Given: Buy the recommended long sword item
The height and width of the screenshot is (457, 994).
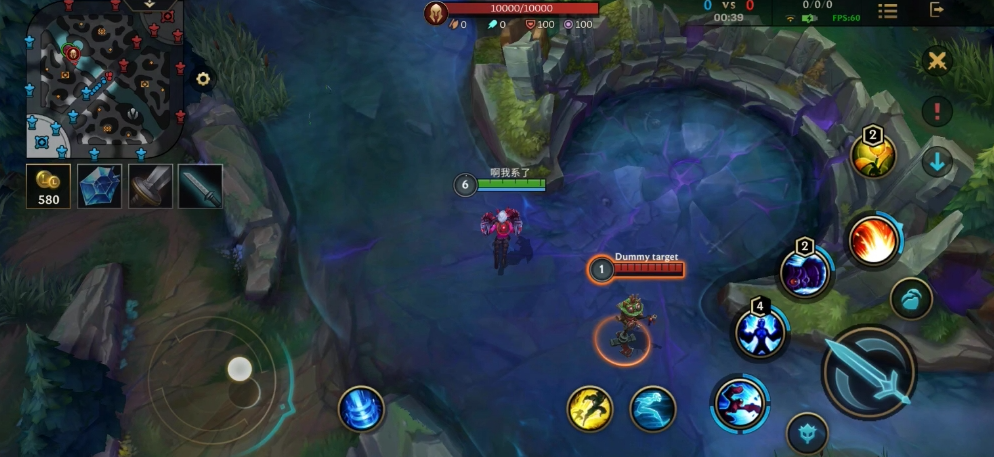Looking at the screenshot, I should click(x=150, y=186).
